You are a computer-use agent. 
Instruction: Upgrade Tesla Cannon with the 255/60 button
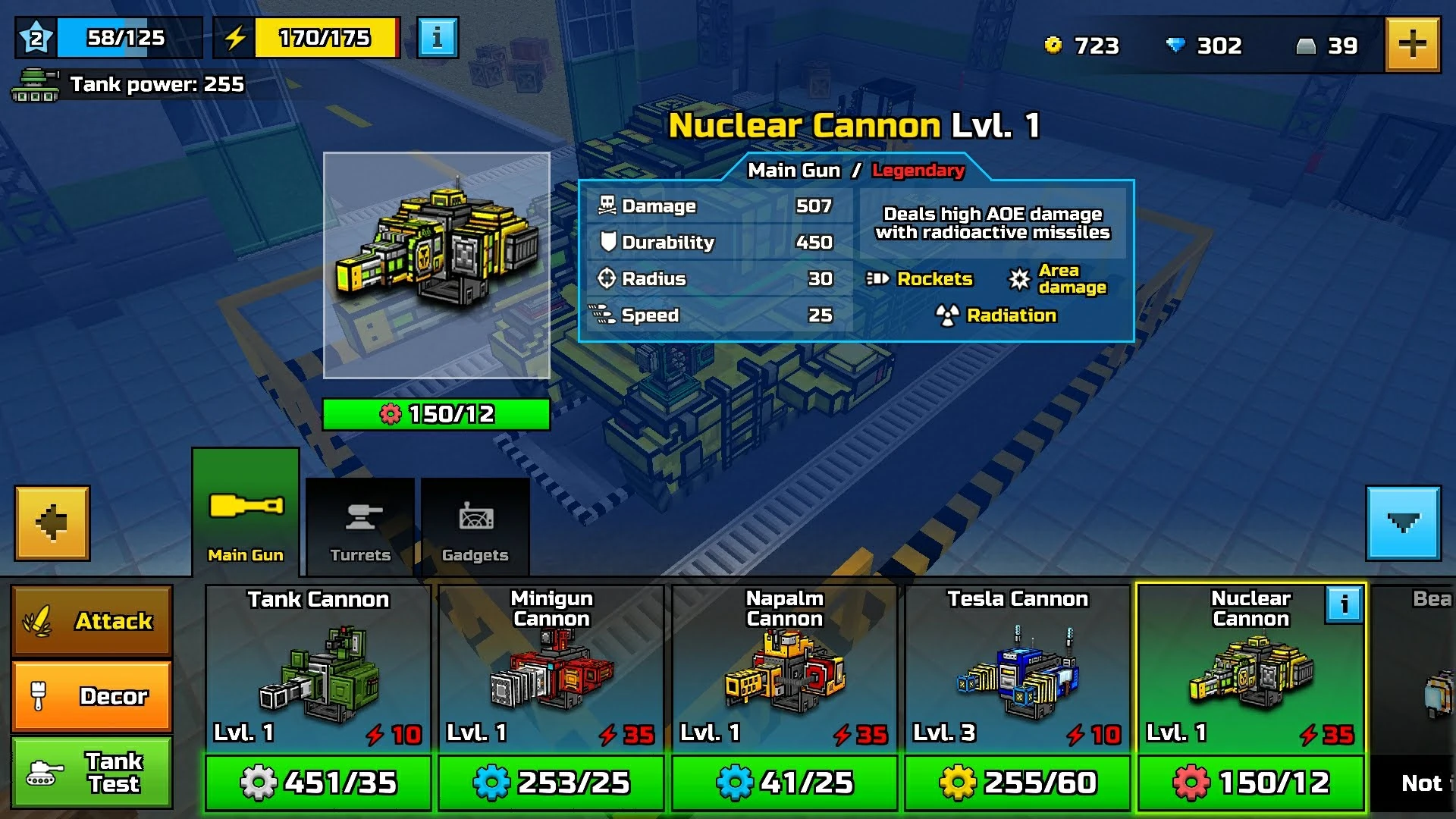[1017, 782]
